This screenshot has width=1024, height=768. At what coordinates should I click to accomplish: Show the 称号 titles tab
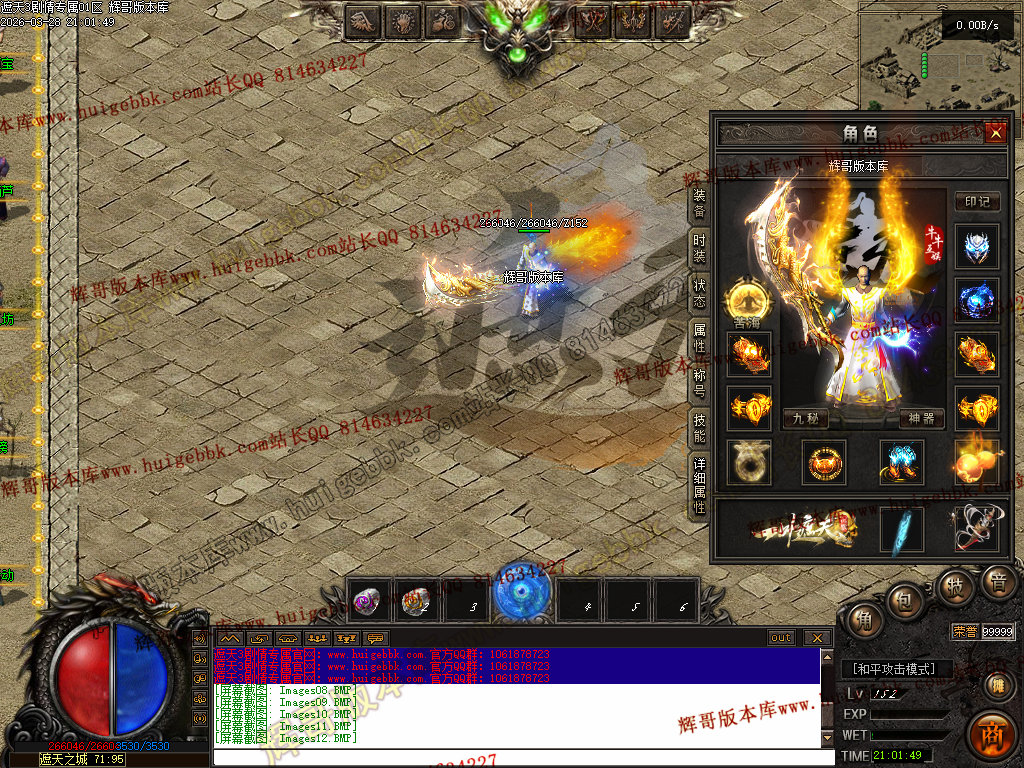click(700, 382)
